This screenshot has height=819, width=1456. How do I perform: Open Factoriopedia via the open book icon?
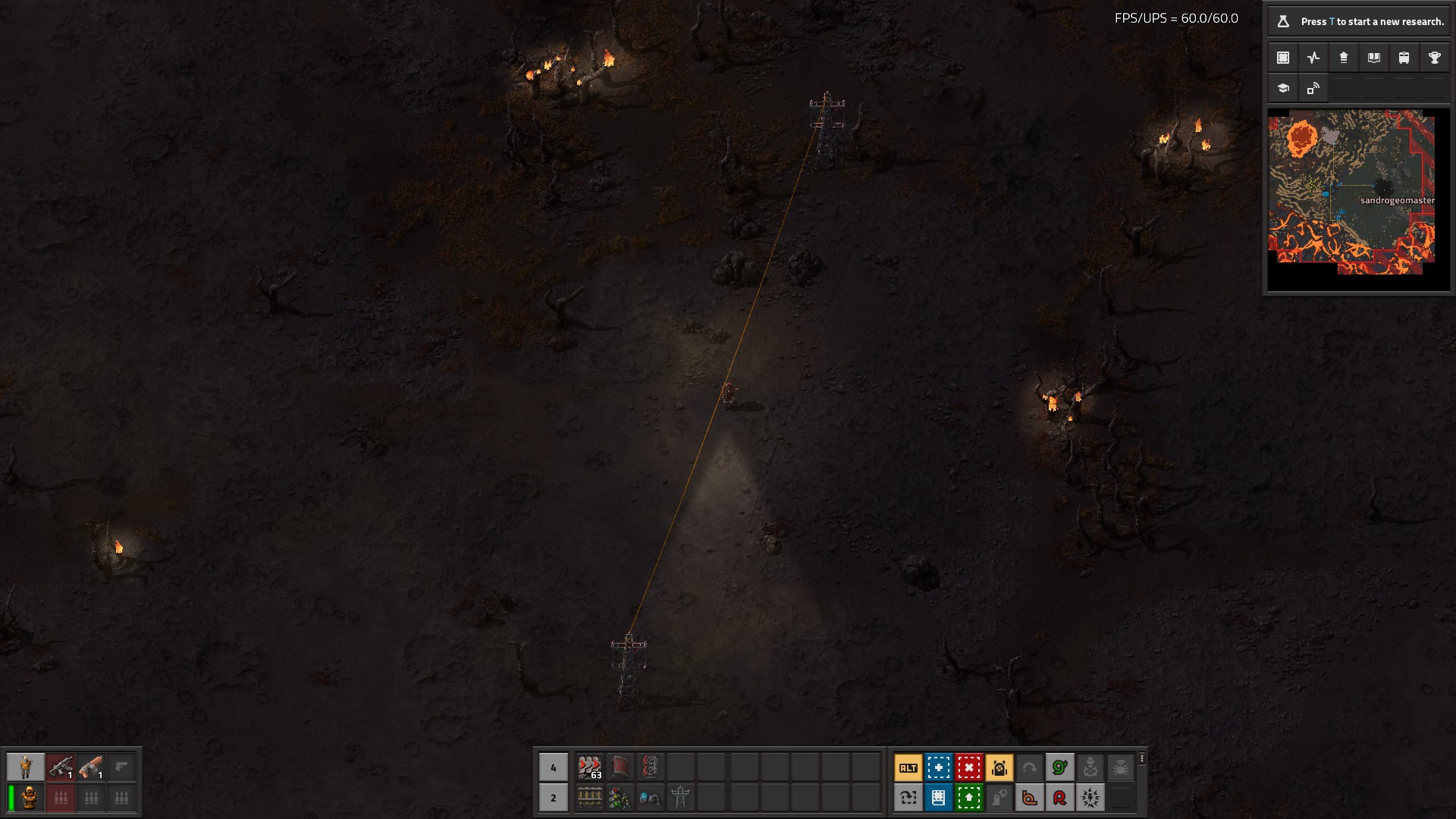(x=1373, y=58)
